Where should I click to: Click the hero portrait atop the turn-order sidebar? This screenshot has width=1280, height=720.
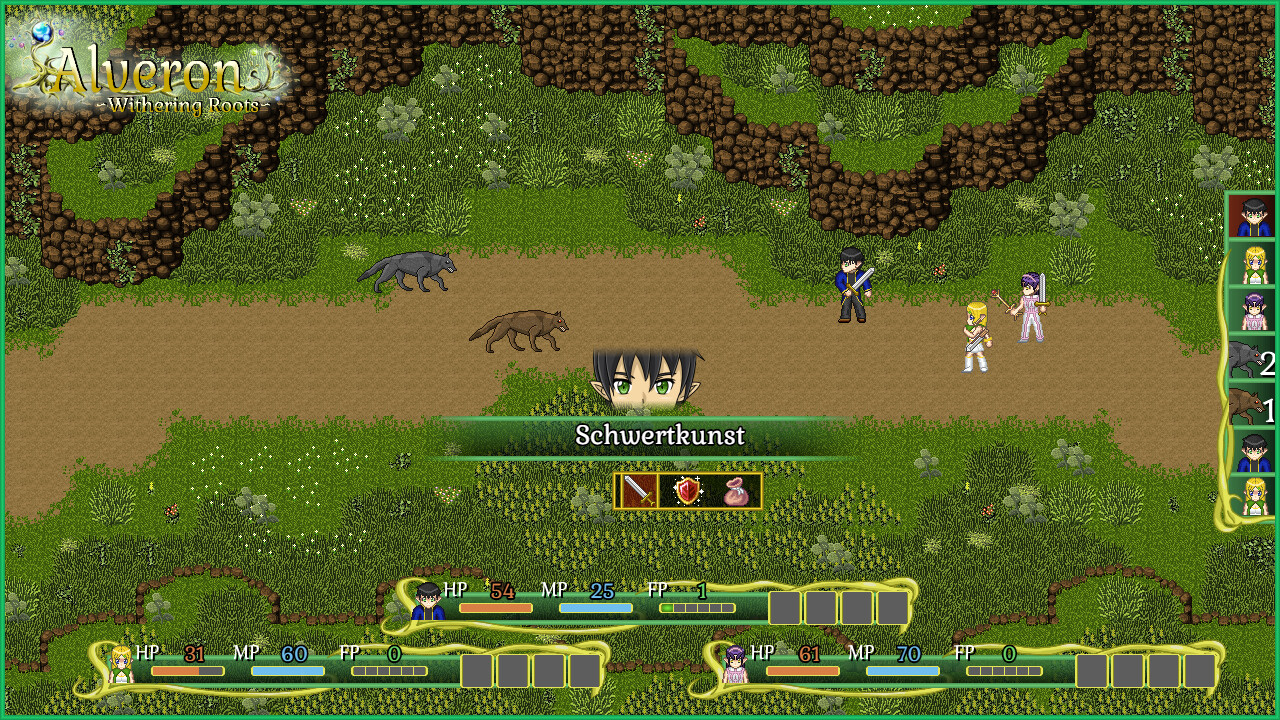click(1251, 218)
